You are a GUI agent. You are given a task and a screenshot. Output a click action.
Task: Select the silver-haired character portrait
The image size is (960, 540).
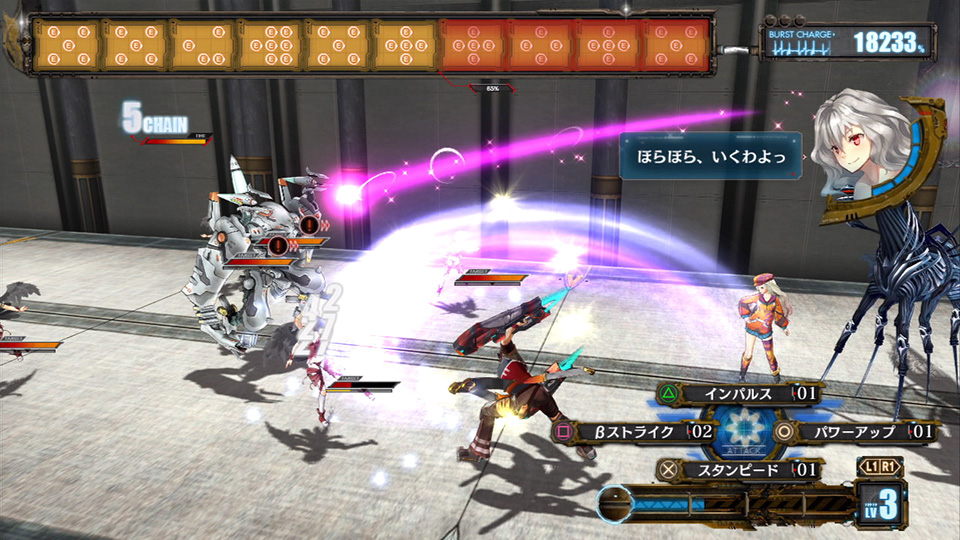pyautogui.click(x=862, y=147)
